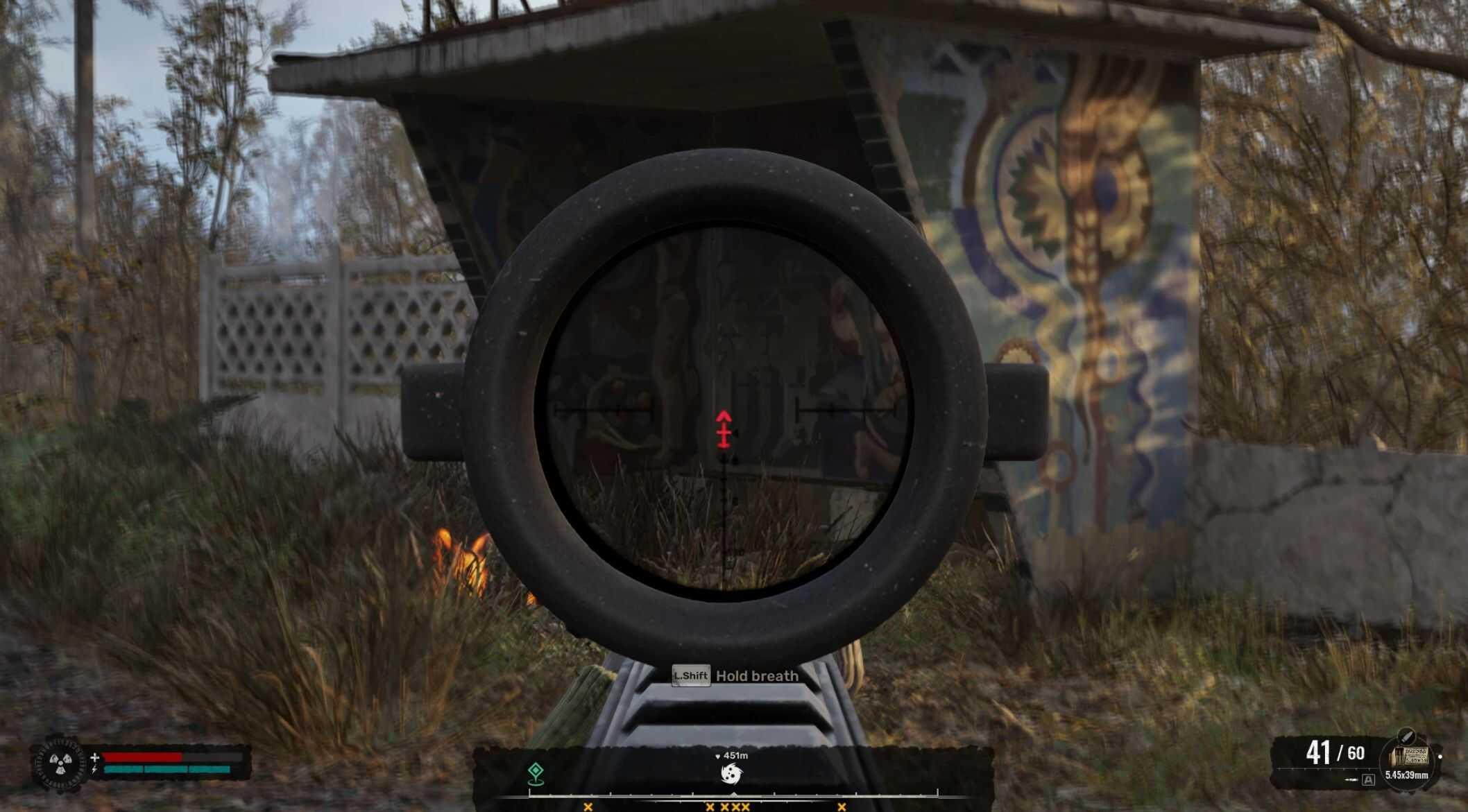This screenshot has width=1468, height=812.
Task: Toggle the Hold breath prompt with L.Shift key badge
Action: 691,676
